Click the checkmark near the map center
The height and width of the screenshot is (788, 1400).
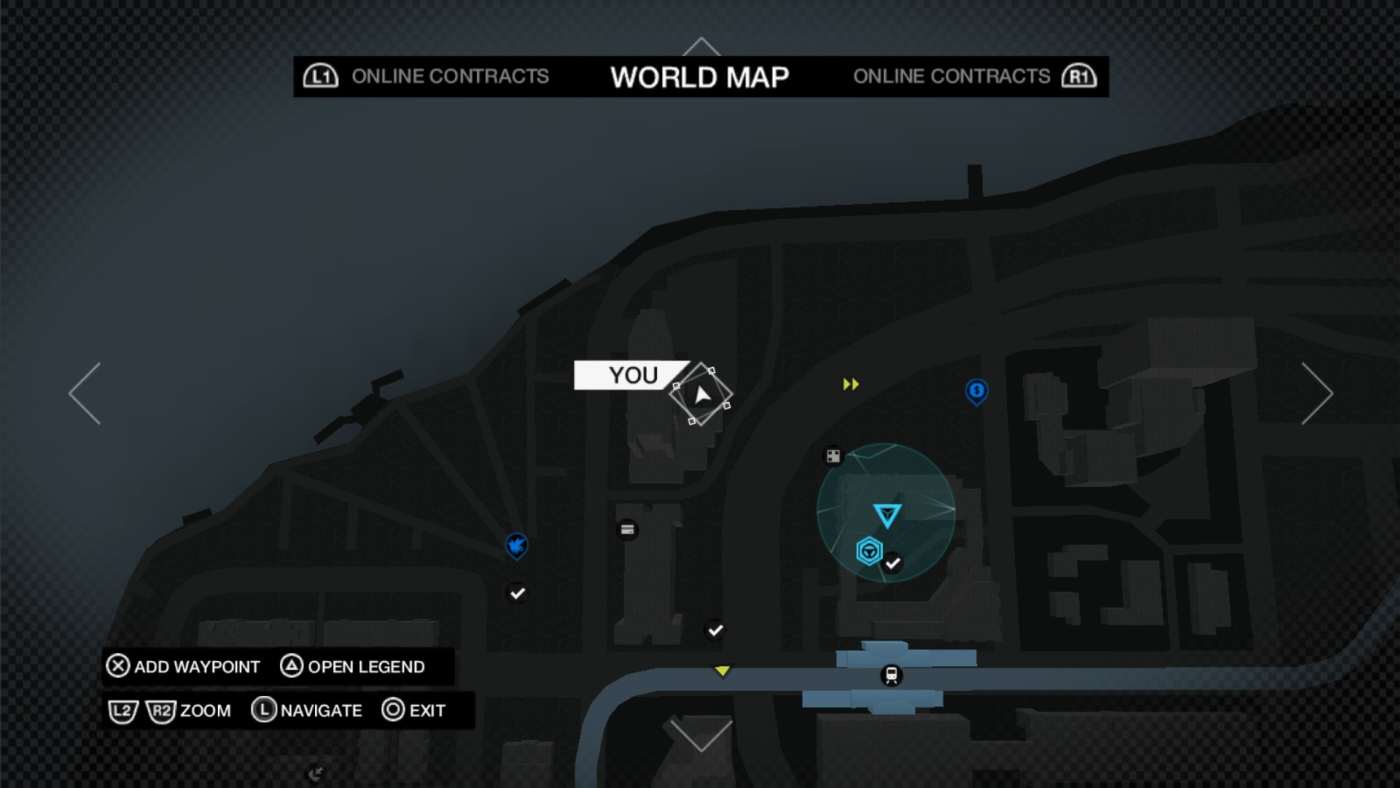coord(715,630)
